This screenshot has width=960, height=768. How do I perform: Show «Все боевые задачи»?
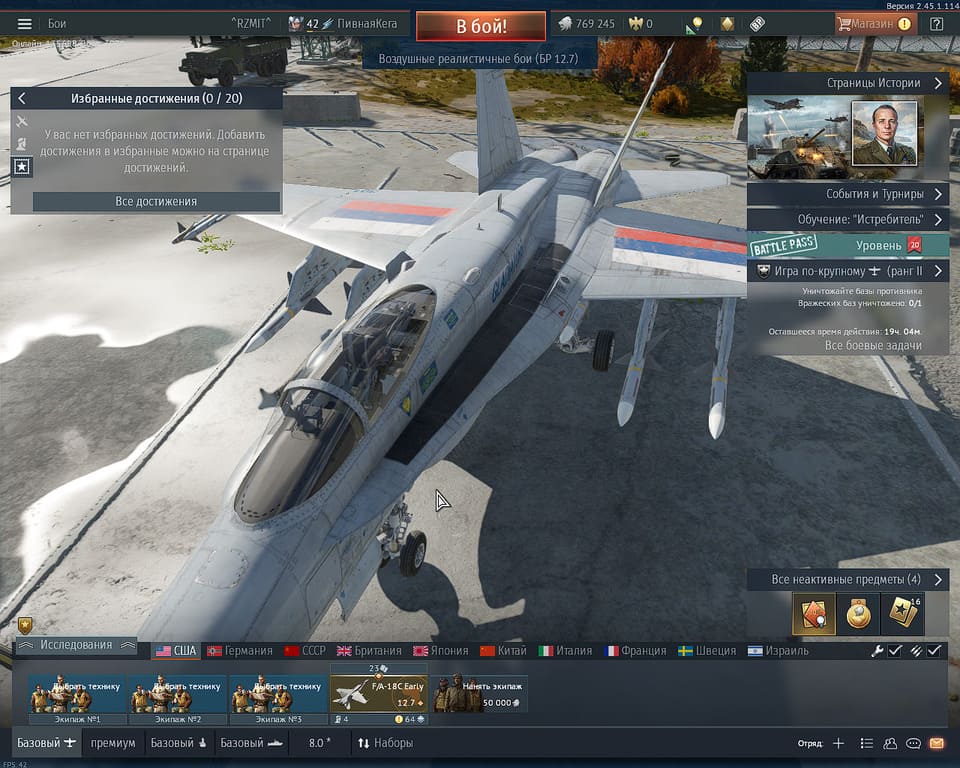click(x=872, y=345)
